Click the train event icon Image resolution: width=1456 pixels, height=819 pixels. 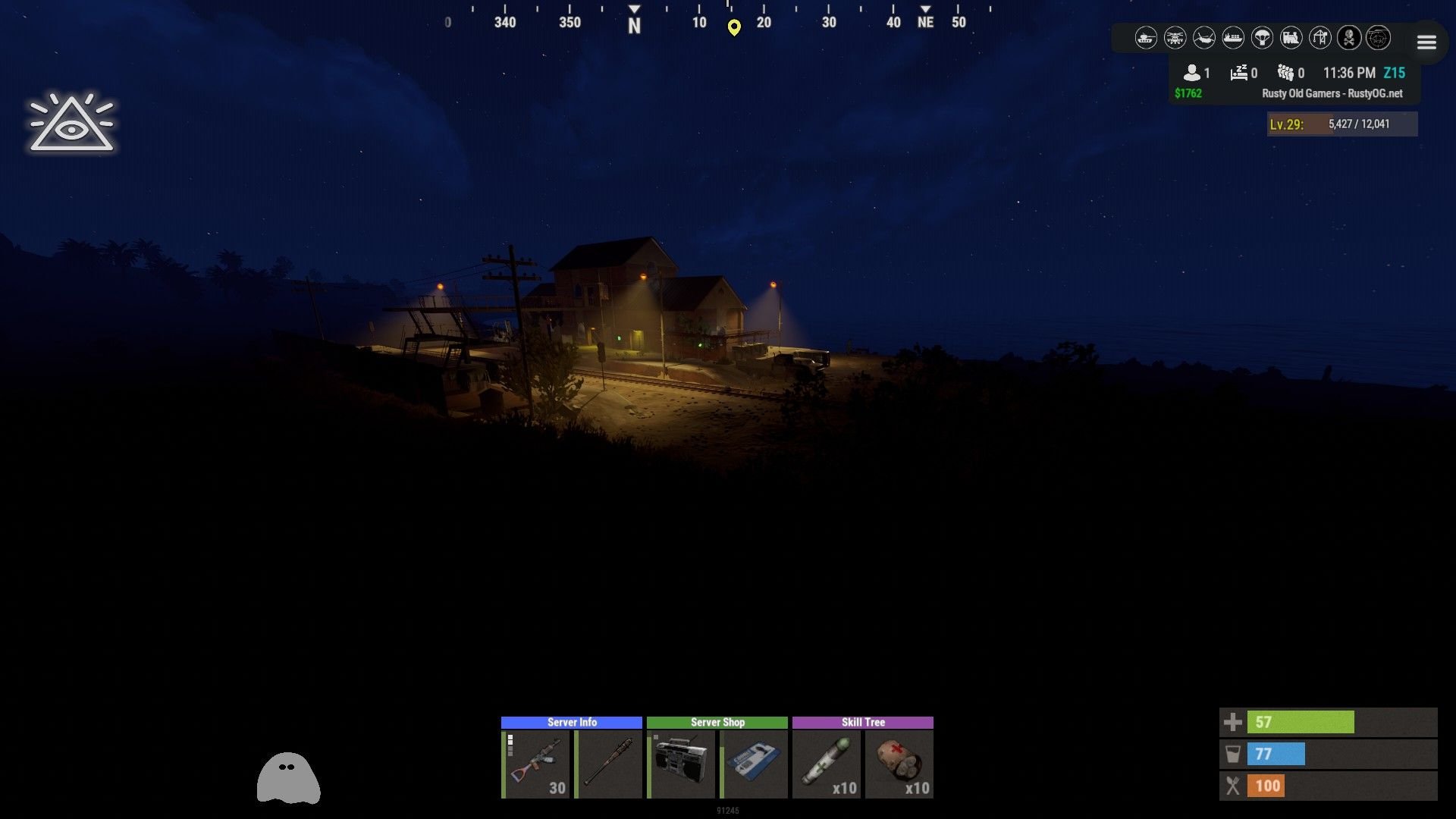coord(1291,37)
